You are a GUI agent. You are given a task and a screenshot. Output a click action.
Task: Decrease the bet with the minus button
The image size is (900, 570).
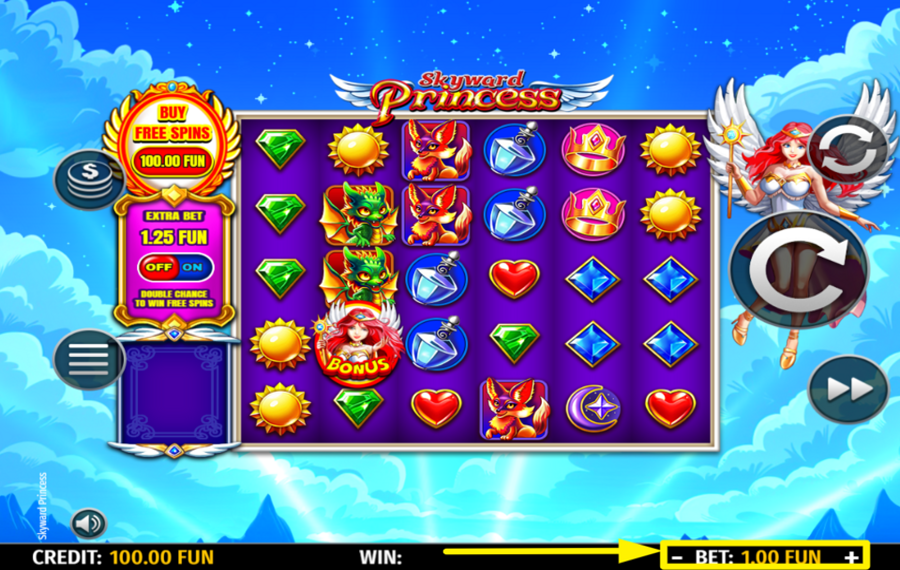click(678, 557)
